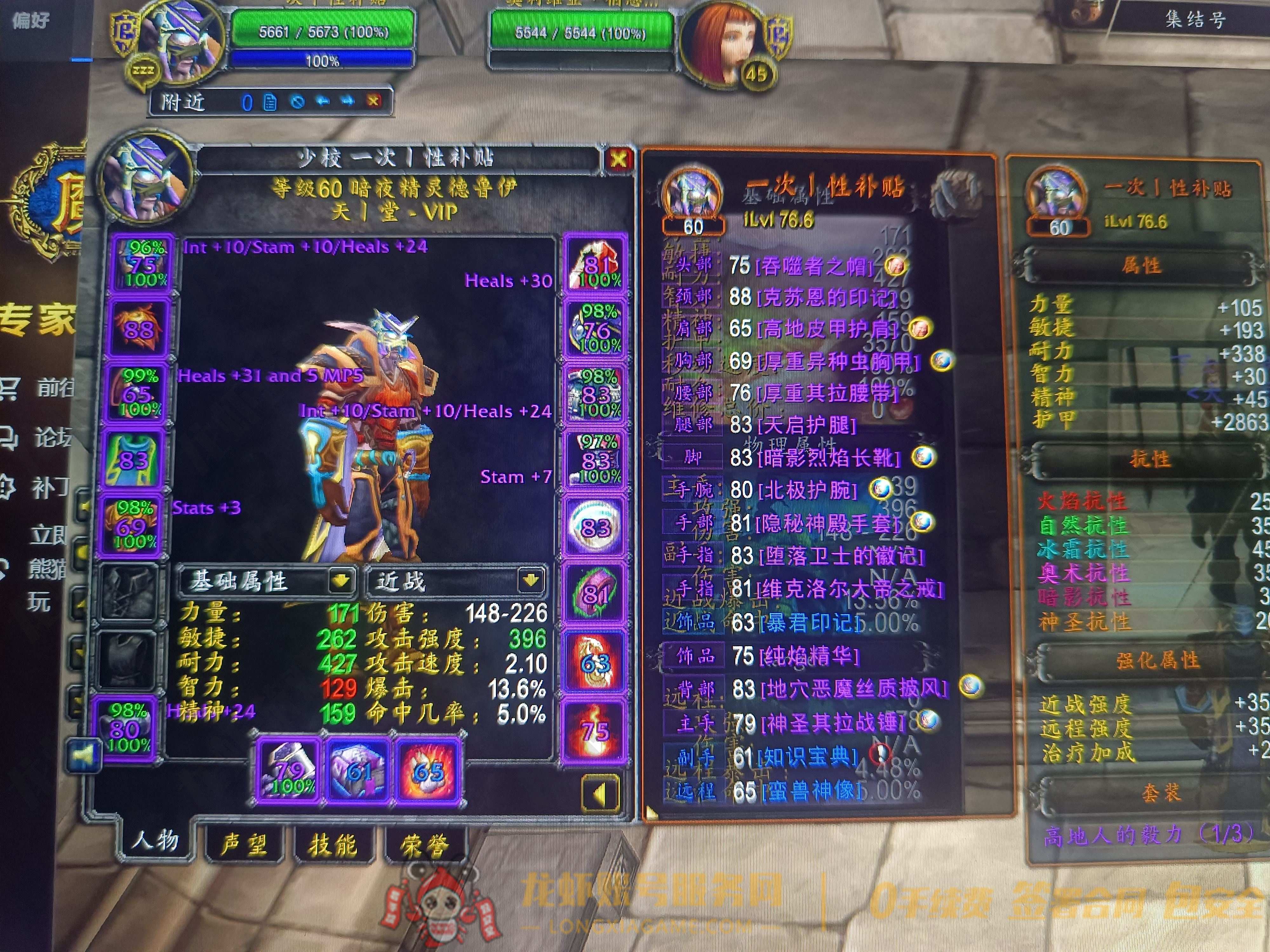The width and height of the screenshot is (1270, 952).
Task: Open the 技能 skills tab
Action: click(x=332, y=845)
